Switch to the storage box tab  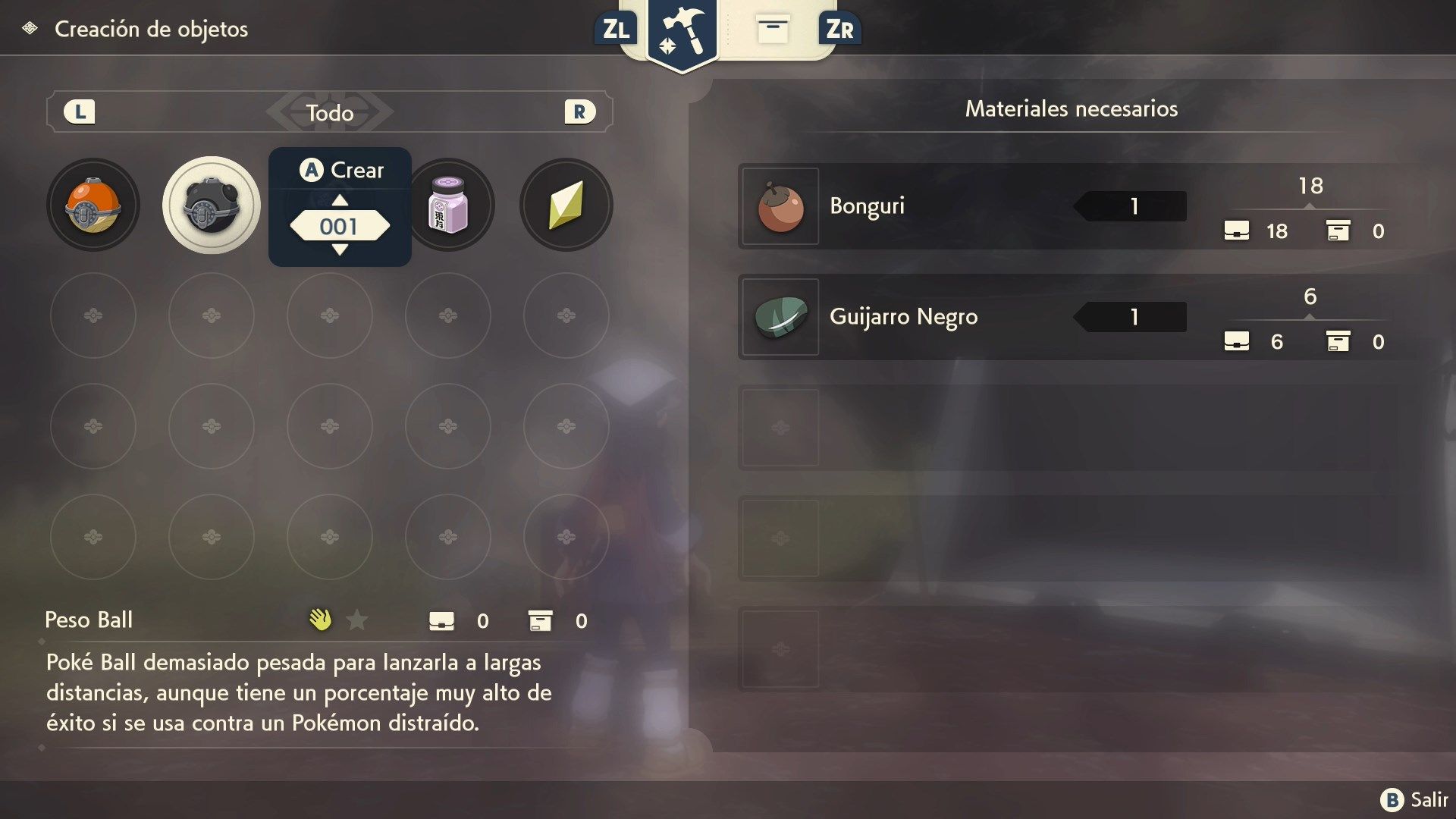click(x=773, y=29)
